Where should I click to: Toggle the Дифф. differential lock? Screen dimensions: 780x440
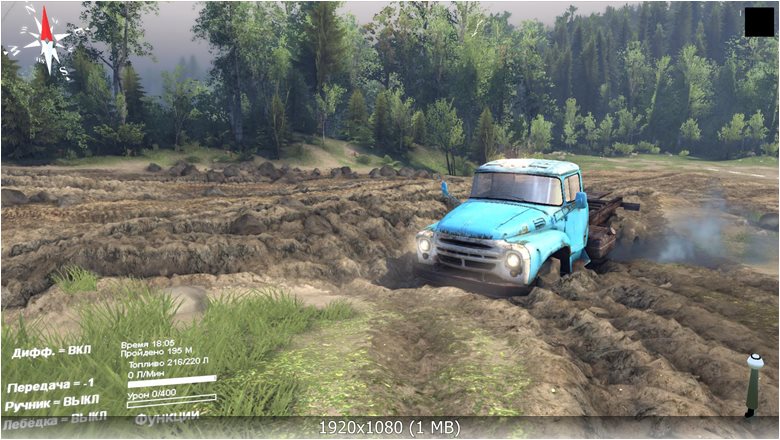[x=51, y=352]
